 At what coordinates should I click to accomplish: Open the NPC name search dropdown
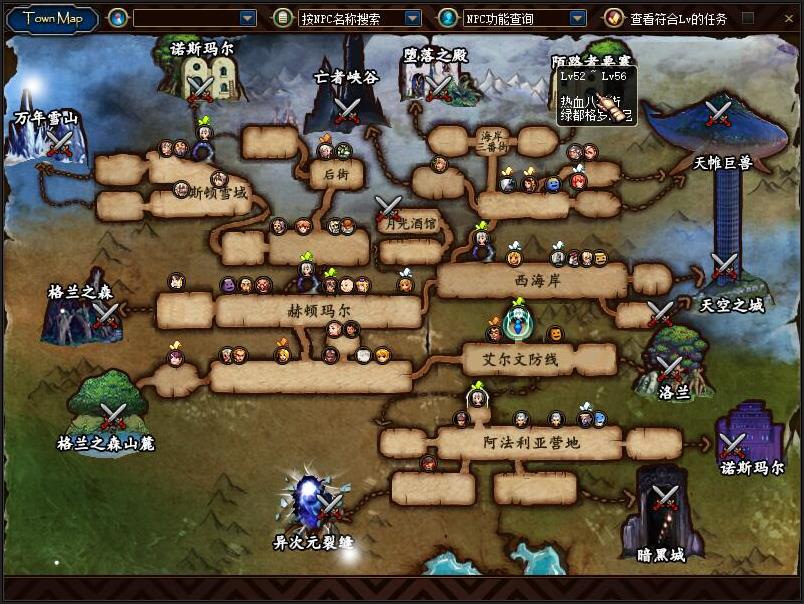click(412, 18)
